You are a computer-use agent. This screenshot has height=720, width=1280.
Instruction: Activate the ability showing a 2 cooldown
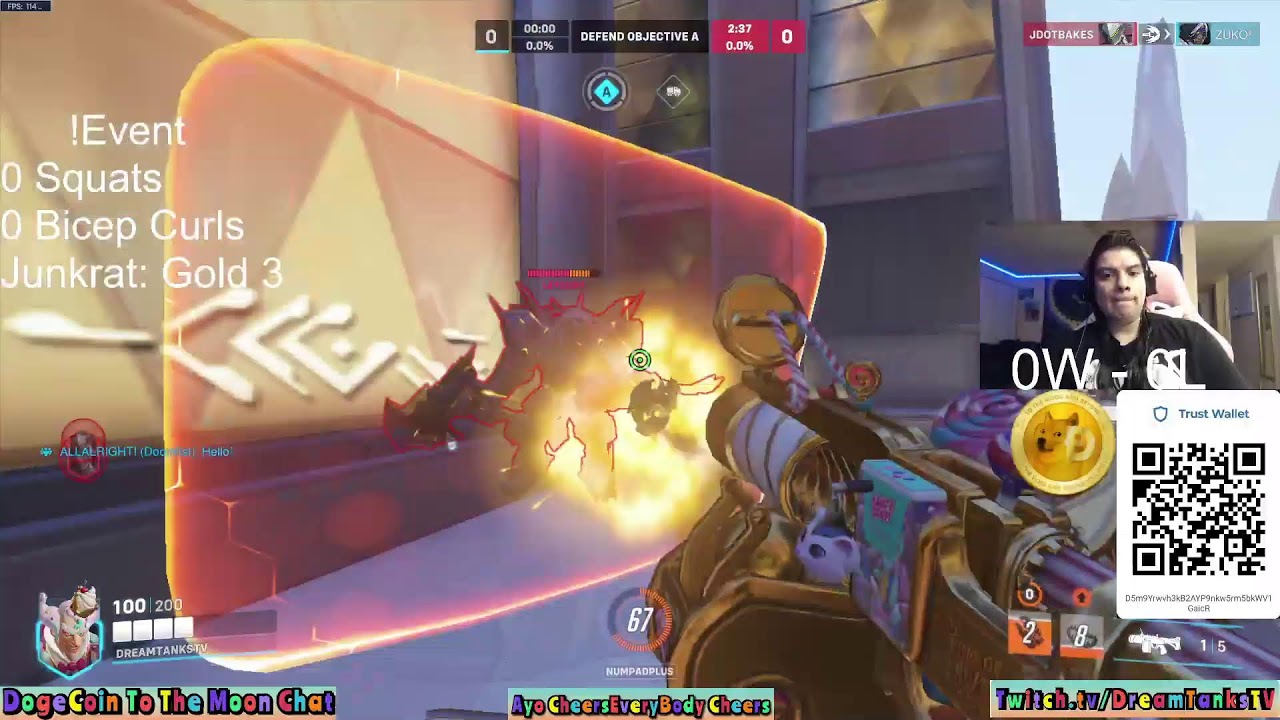click(x=1029, y=633)
